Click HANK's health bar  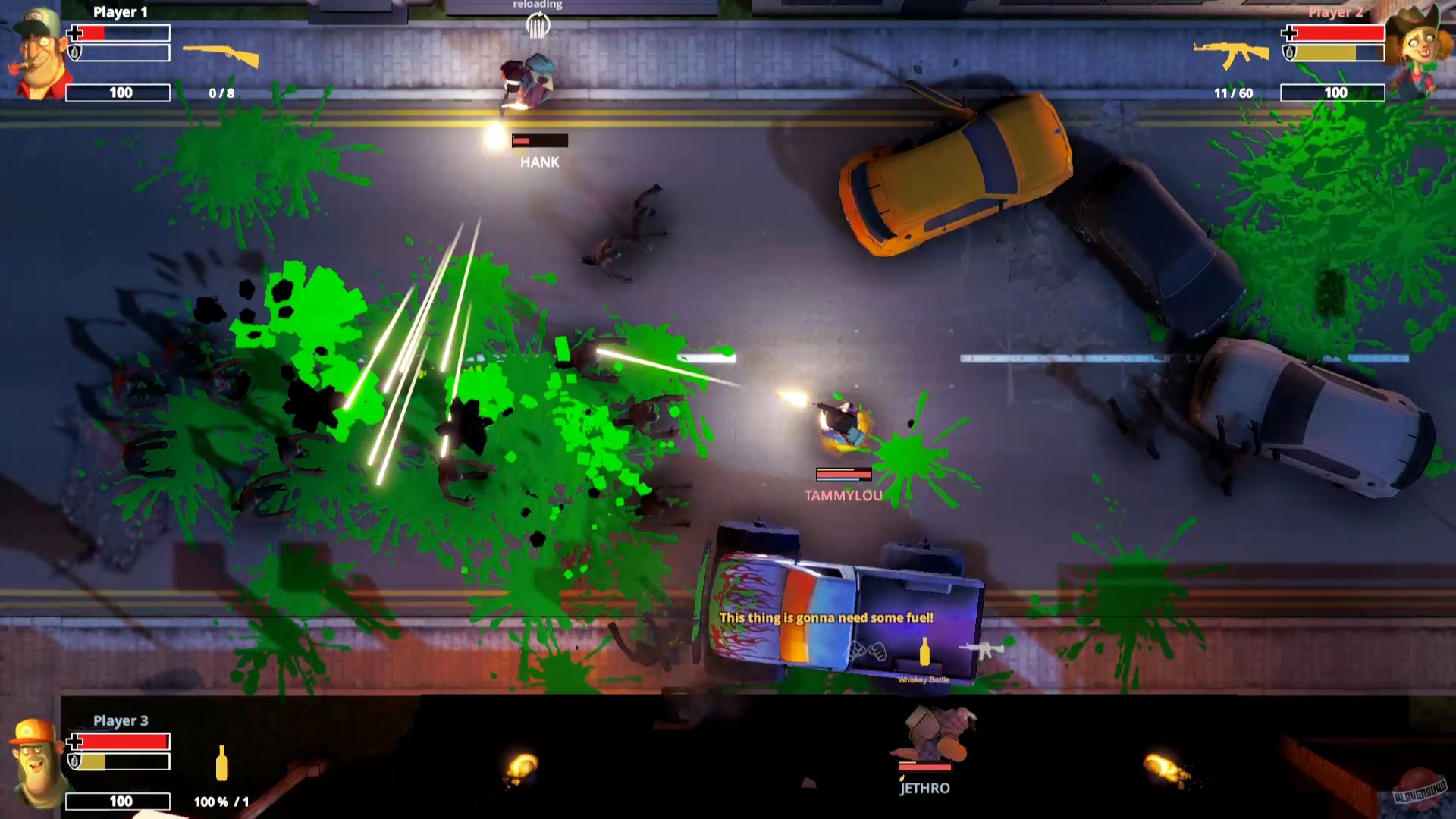[x=539, y=140]
